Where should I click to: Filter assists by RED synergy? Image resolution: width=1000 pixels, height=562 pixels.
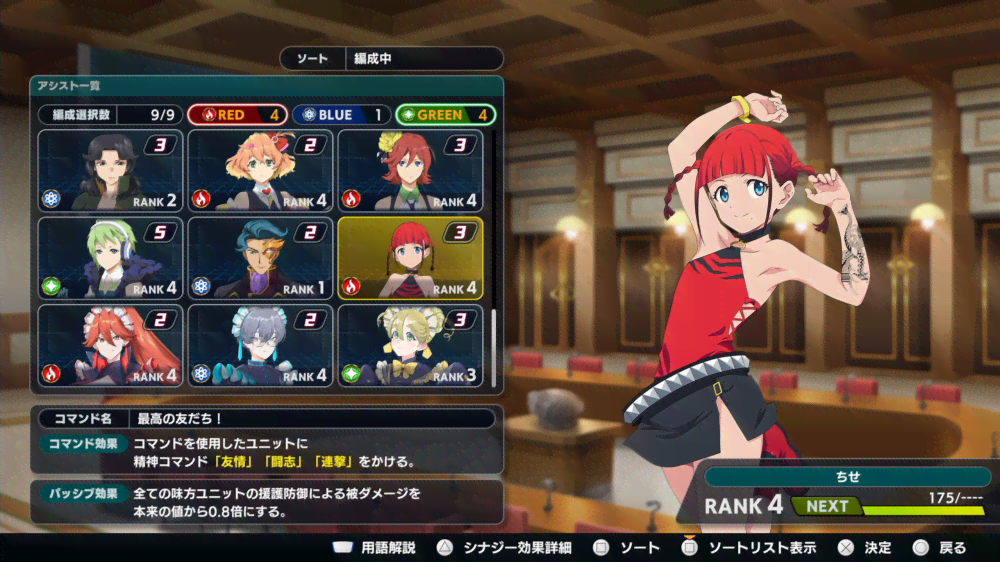tap(237, 115)
